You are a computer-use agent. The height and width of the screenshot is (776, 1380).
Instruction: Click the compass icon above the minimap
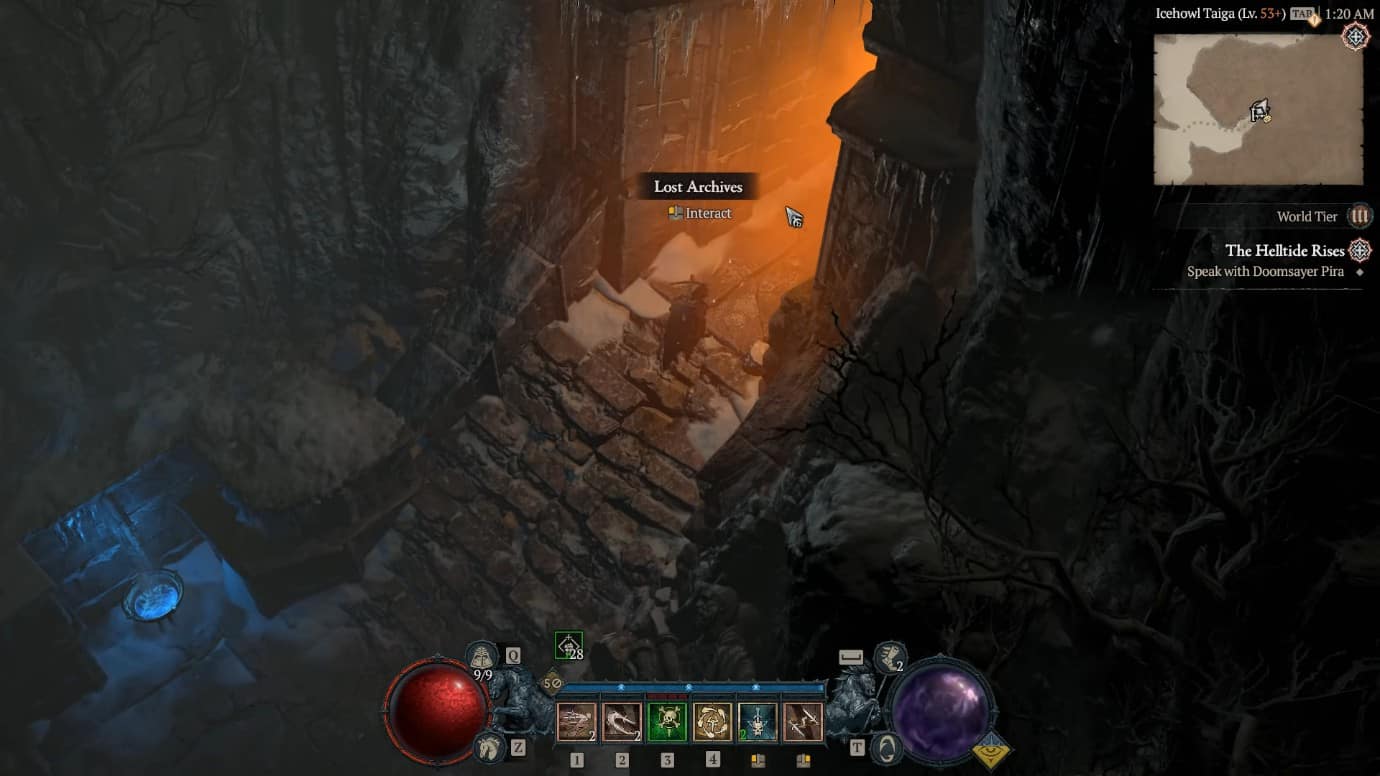[x=1356, y=35]
